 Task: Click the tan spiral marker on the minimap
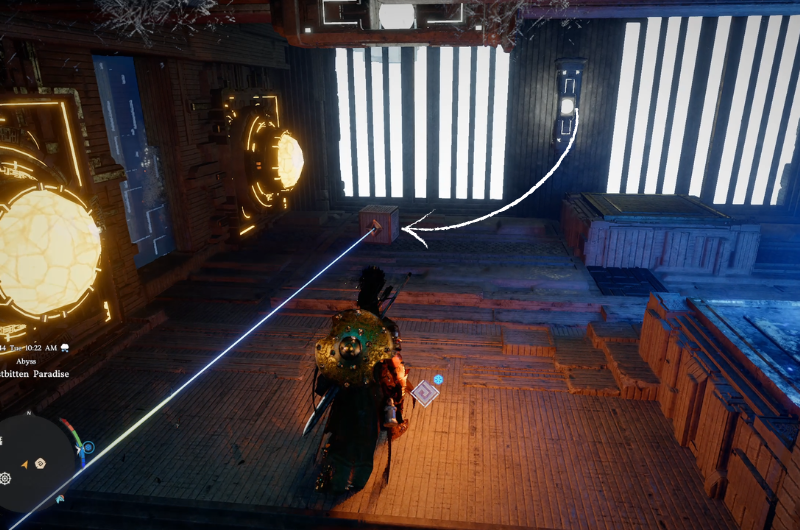(x=41, y=463)
